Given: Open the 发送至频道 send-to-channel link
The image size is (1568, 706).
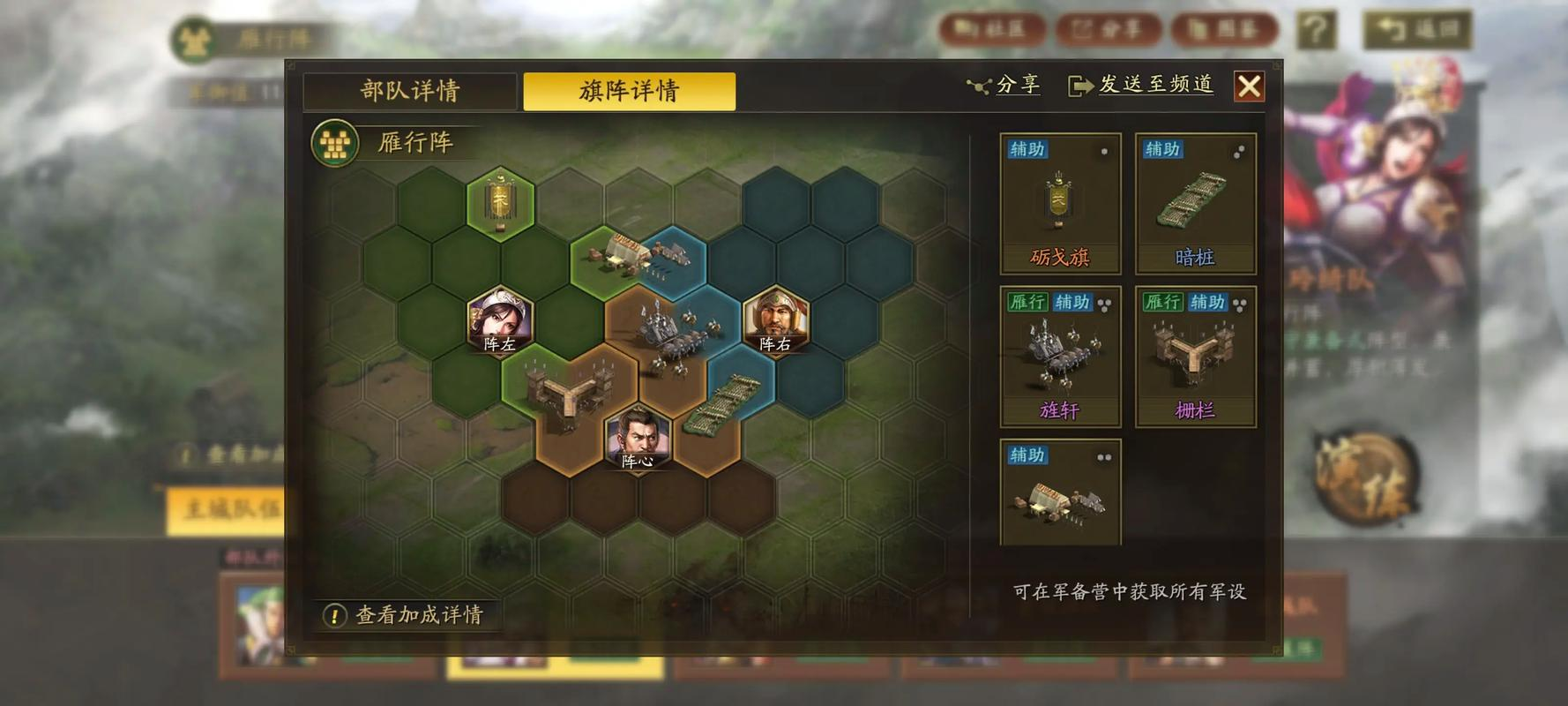Looking at the screenshot, I should point(1143,84).
